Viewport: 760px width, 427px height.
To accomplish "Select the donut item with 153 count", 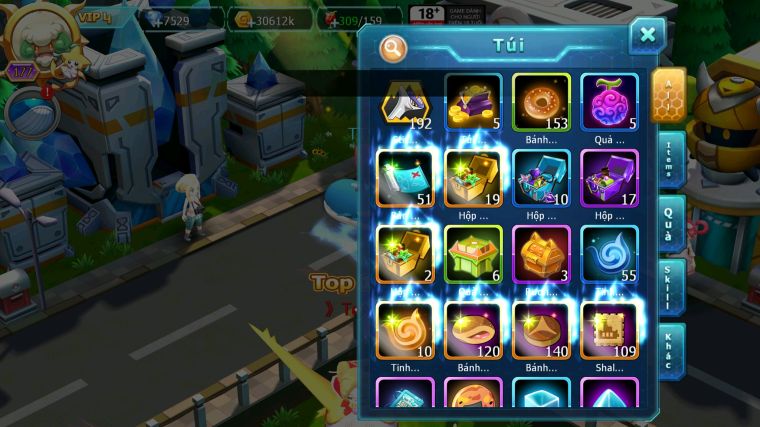I will point(541,100).
